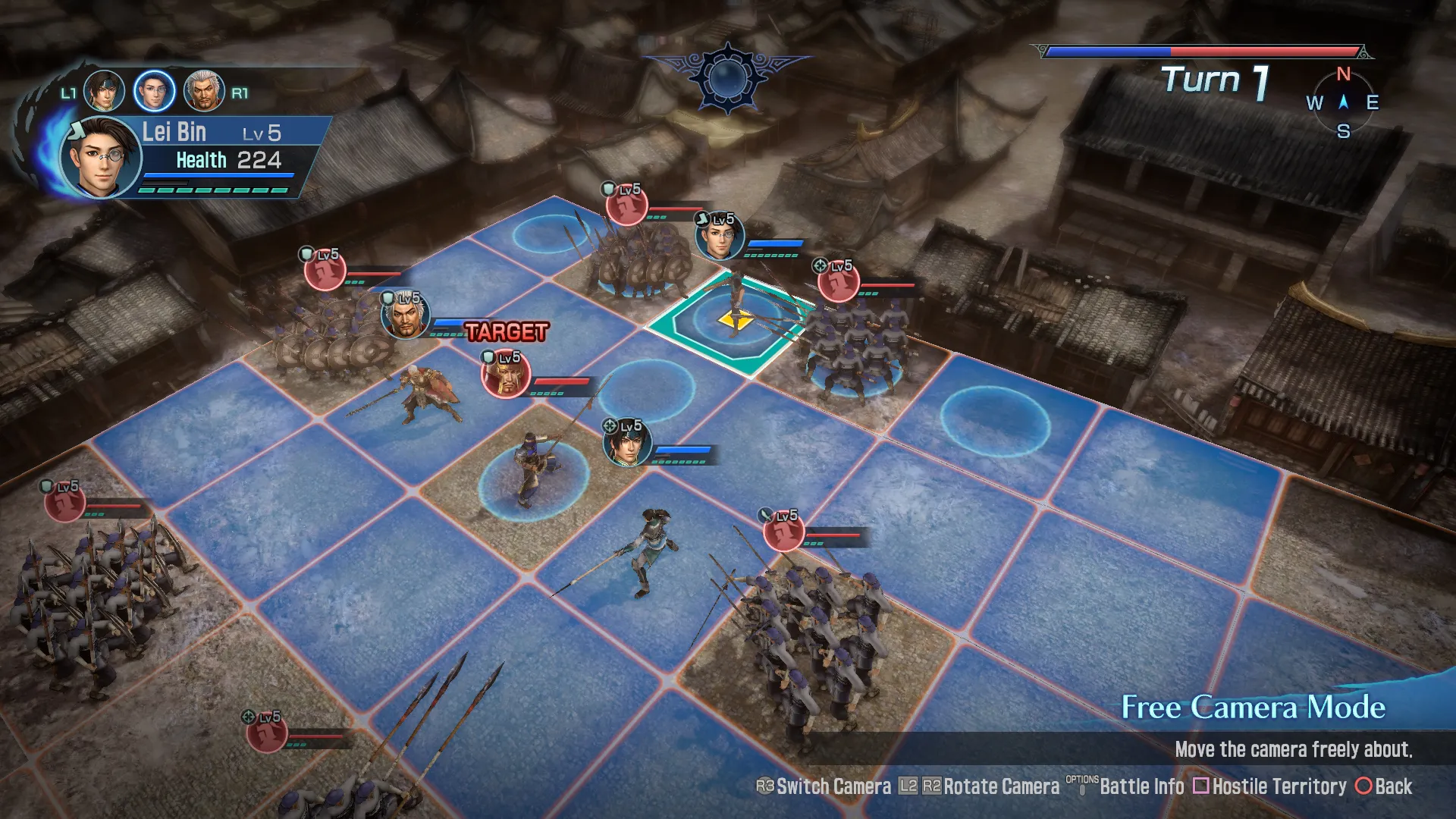Select the enemy officer marker labeled TARGET
1456x819 pixels.
click(506, 375)
